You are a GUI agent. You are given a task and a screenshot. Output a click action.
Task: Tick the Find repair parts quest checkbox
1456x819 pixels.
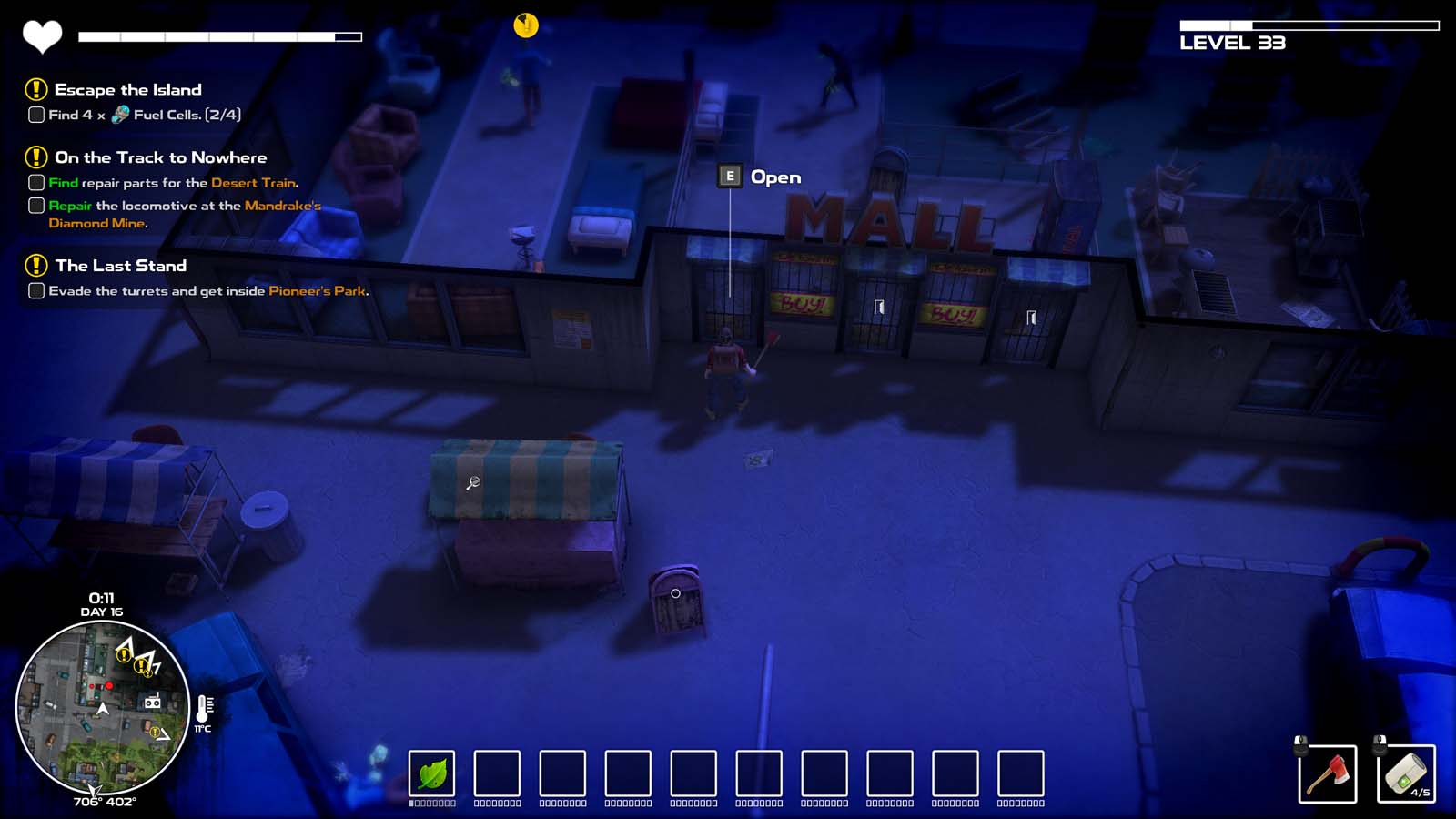click(35, 182)
